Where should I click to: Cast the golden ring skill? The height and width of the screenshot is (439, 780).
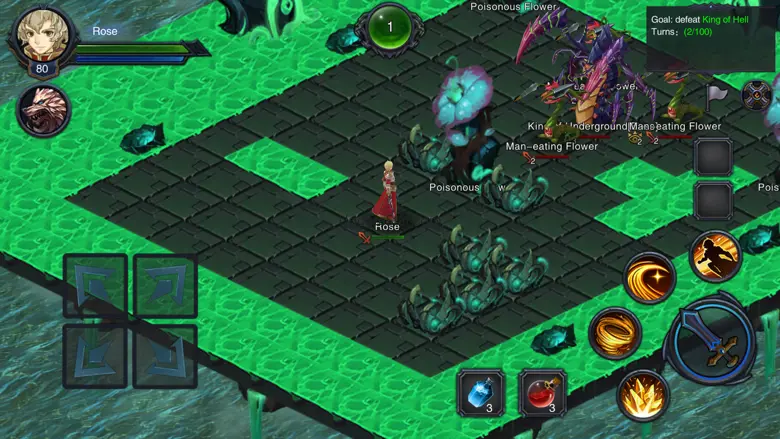tap(615, 333)
